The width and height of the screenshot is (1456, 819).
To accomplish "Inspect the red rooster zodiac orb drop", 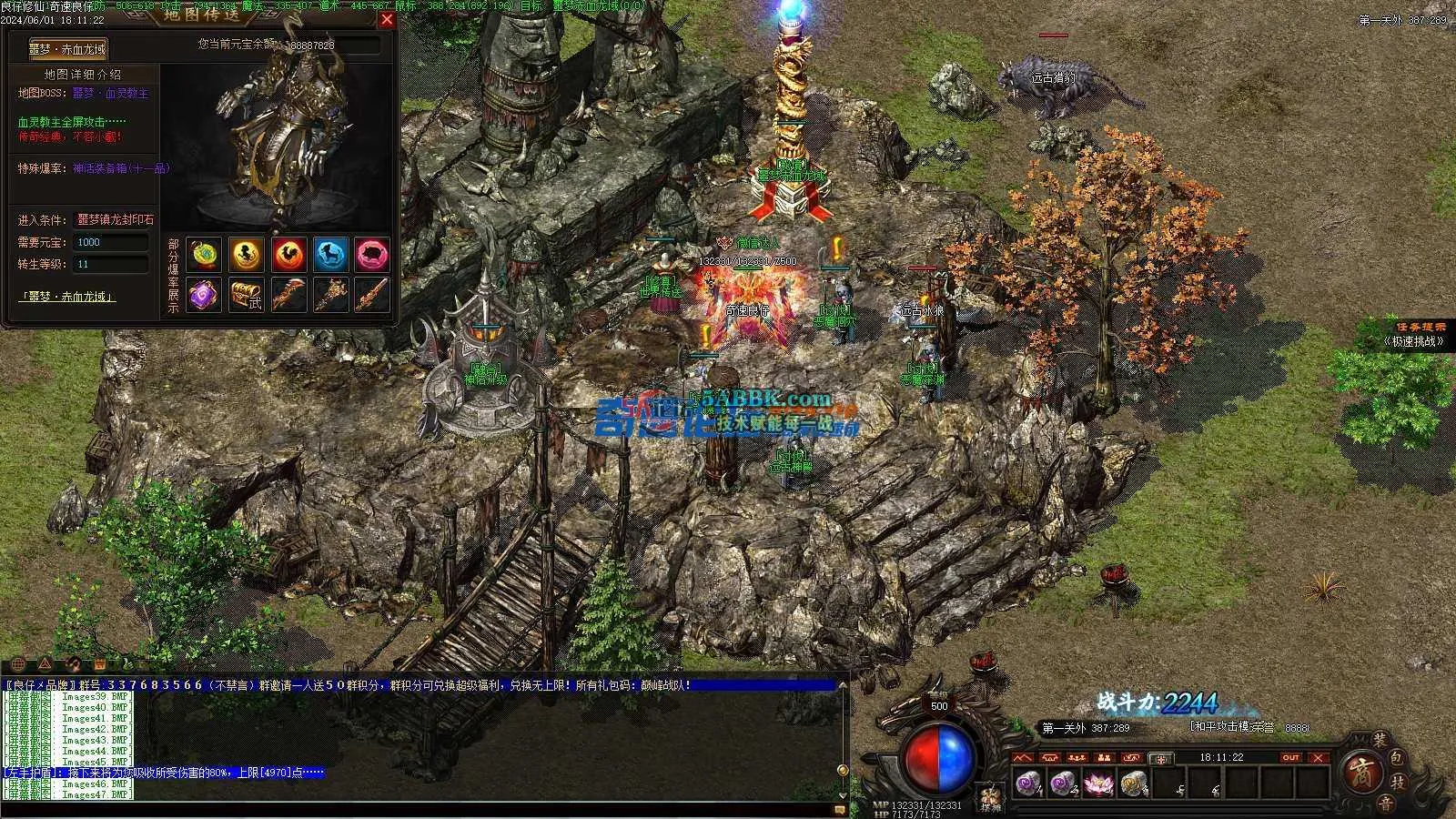I will tap(288, 255).
